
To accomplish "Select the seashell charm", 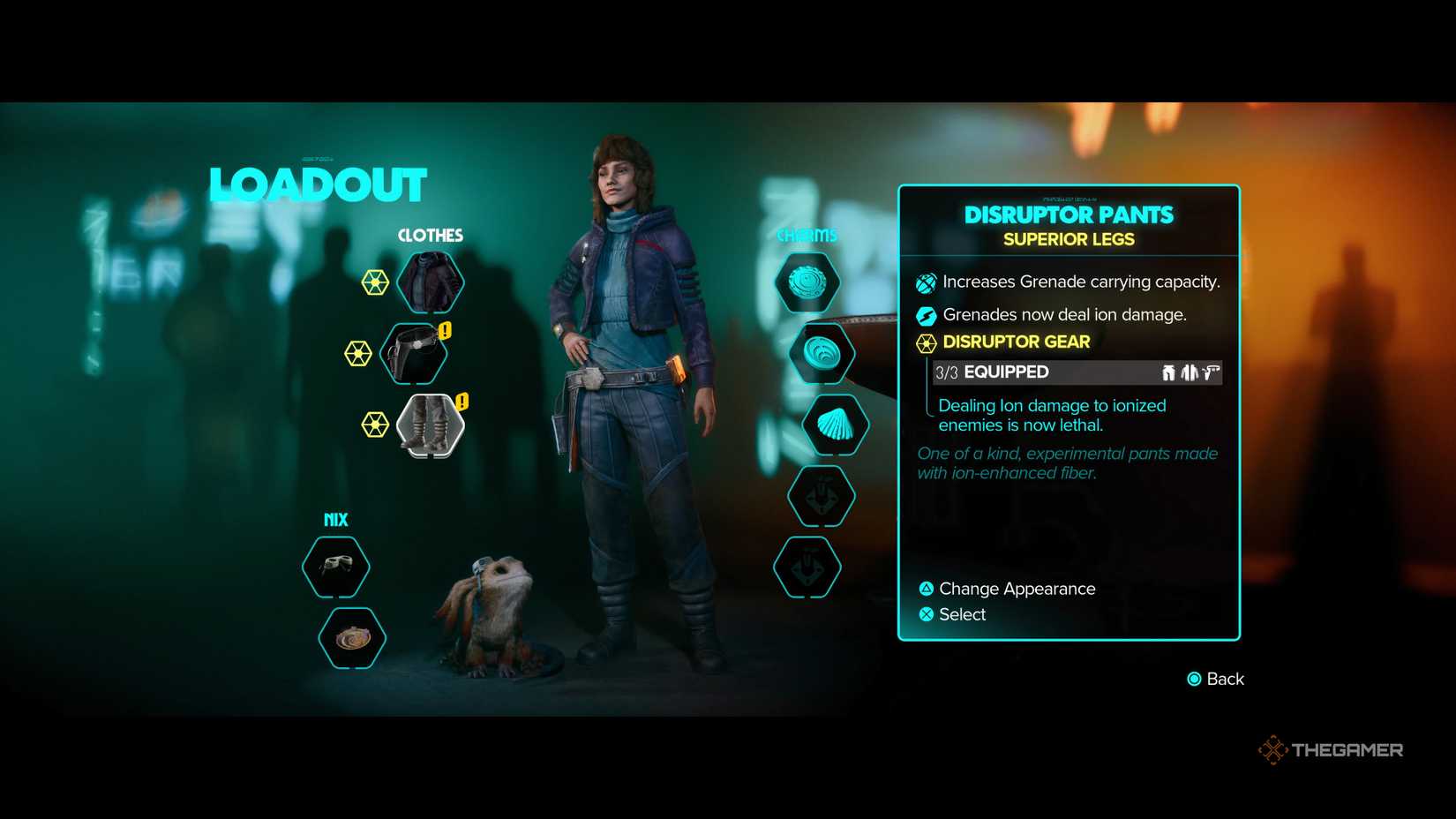I will (x=833, y=425).
